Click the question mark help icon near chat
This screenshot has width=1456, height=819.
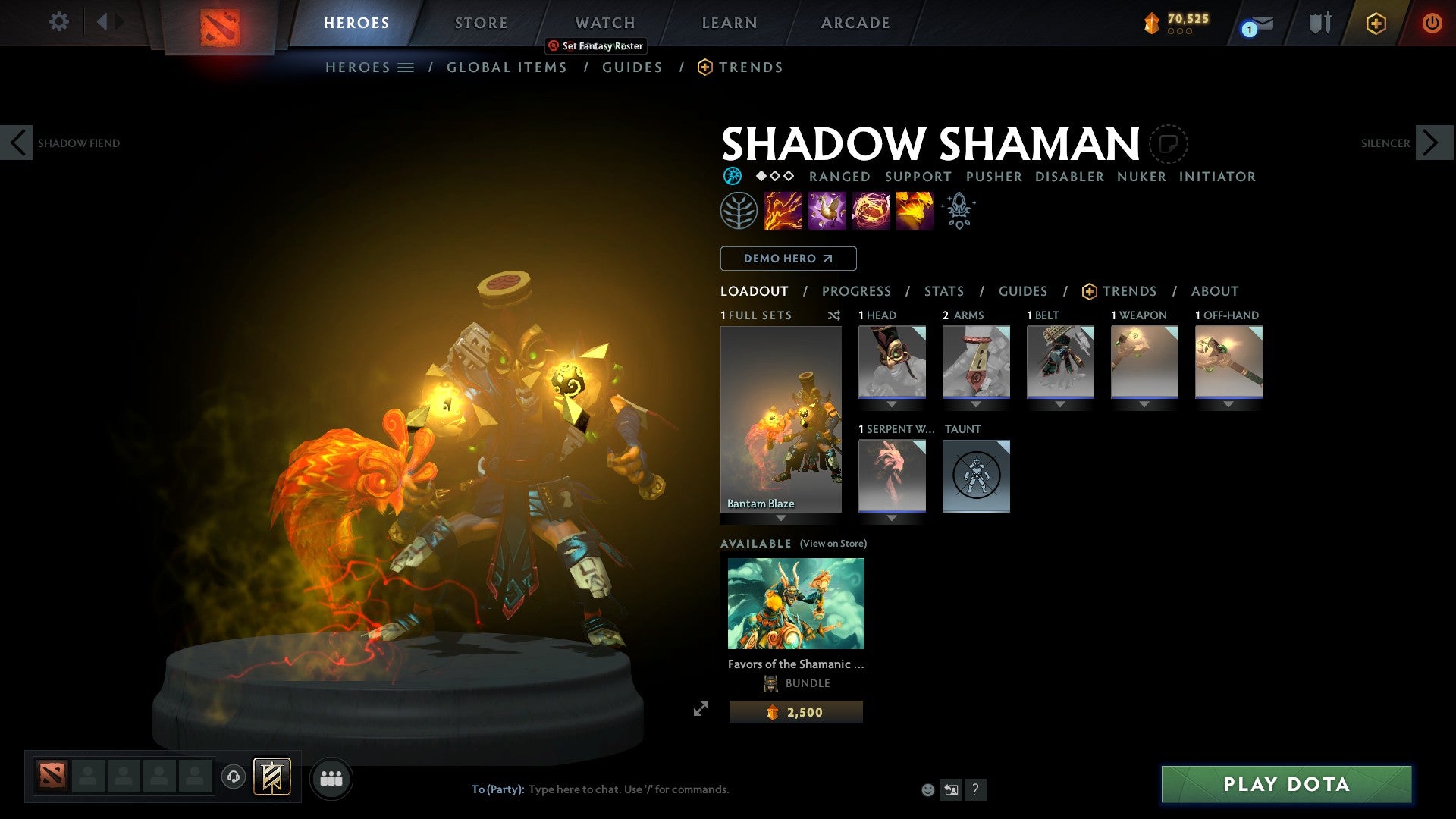point(975,789)
